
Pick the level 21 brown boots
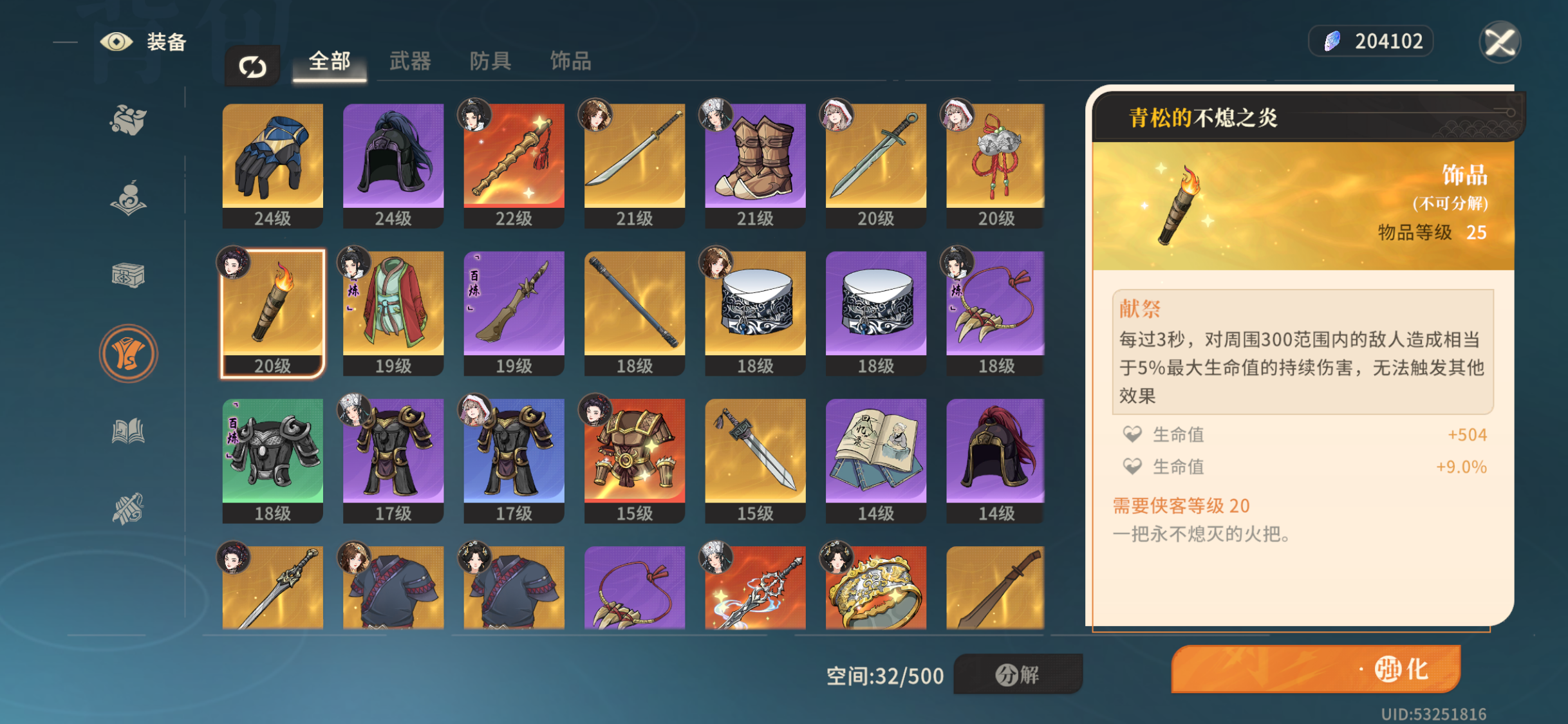[x=755, y=164]
